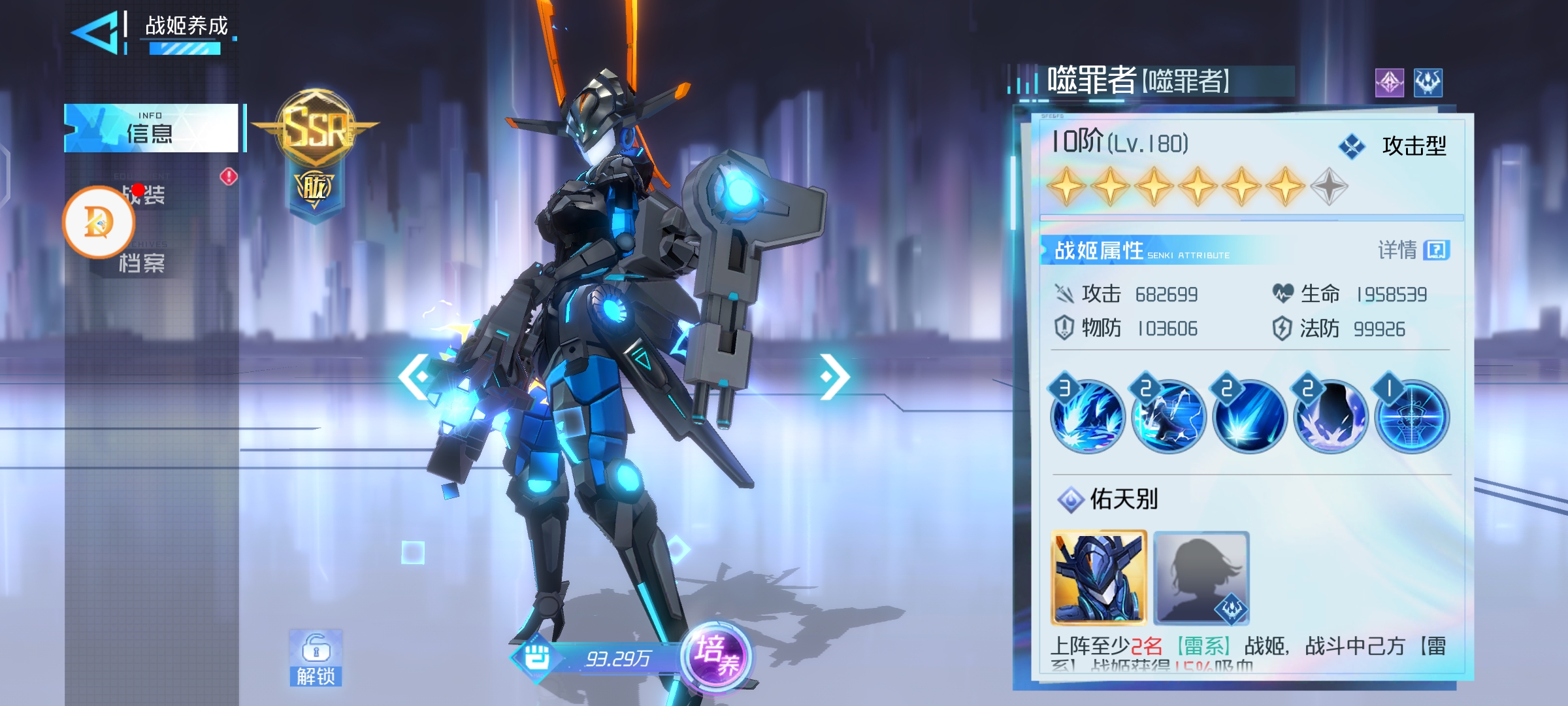The height and width of the screenshot is (706, 1568).
Task: Click the gold SSR rarity badge
Action: coord(316,128)
